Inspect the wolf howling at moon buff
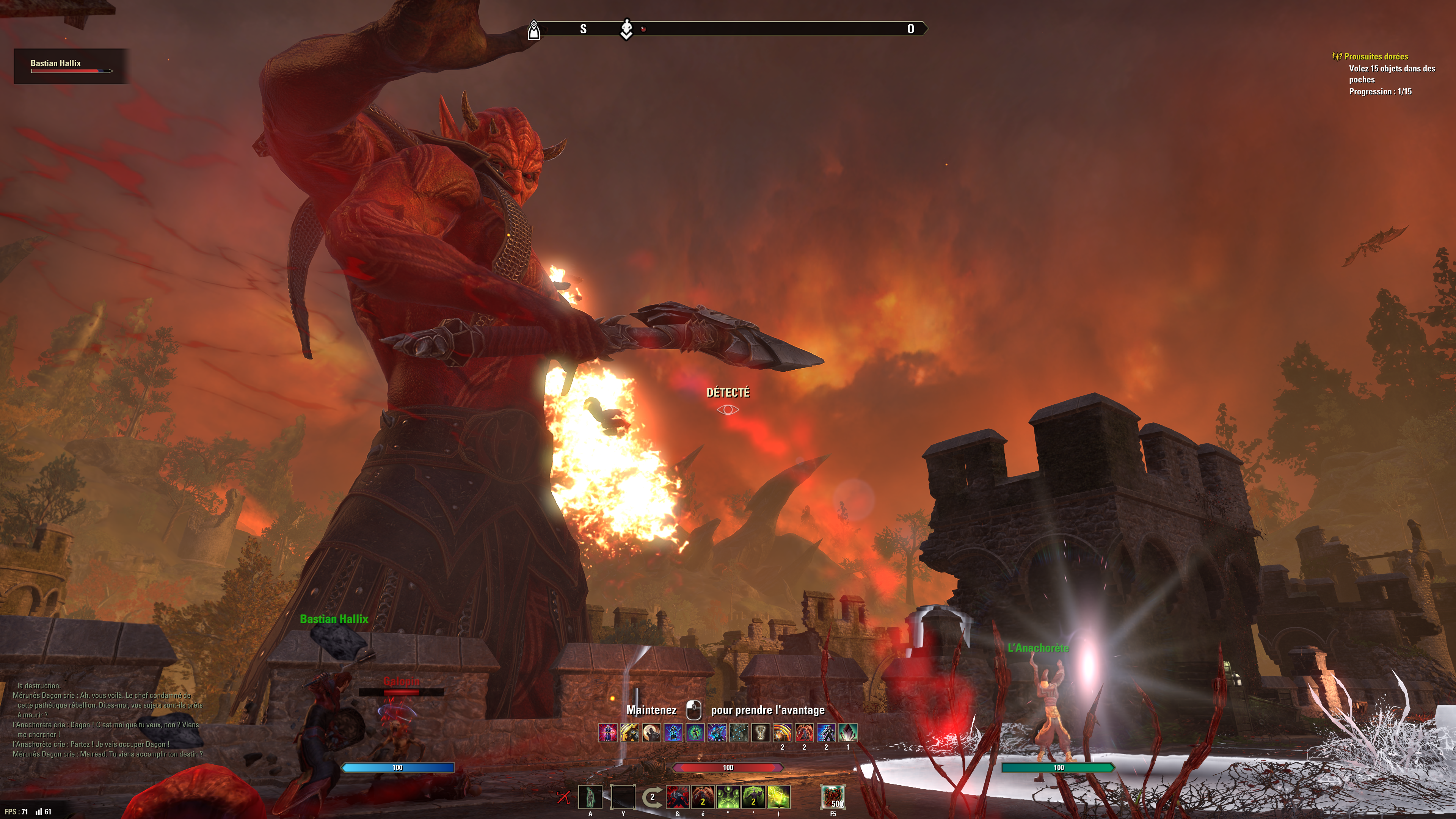Image resolution: width=1456 pixels, height=819 pixels. click(652, 733)
